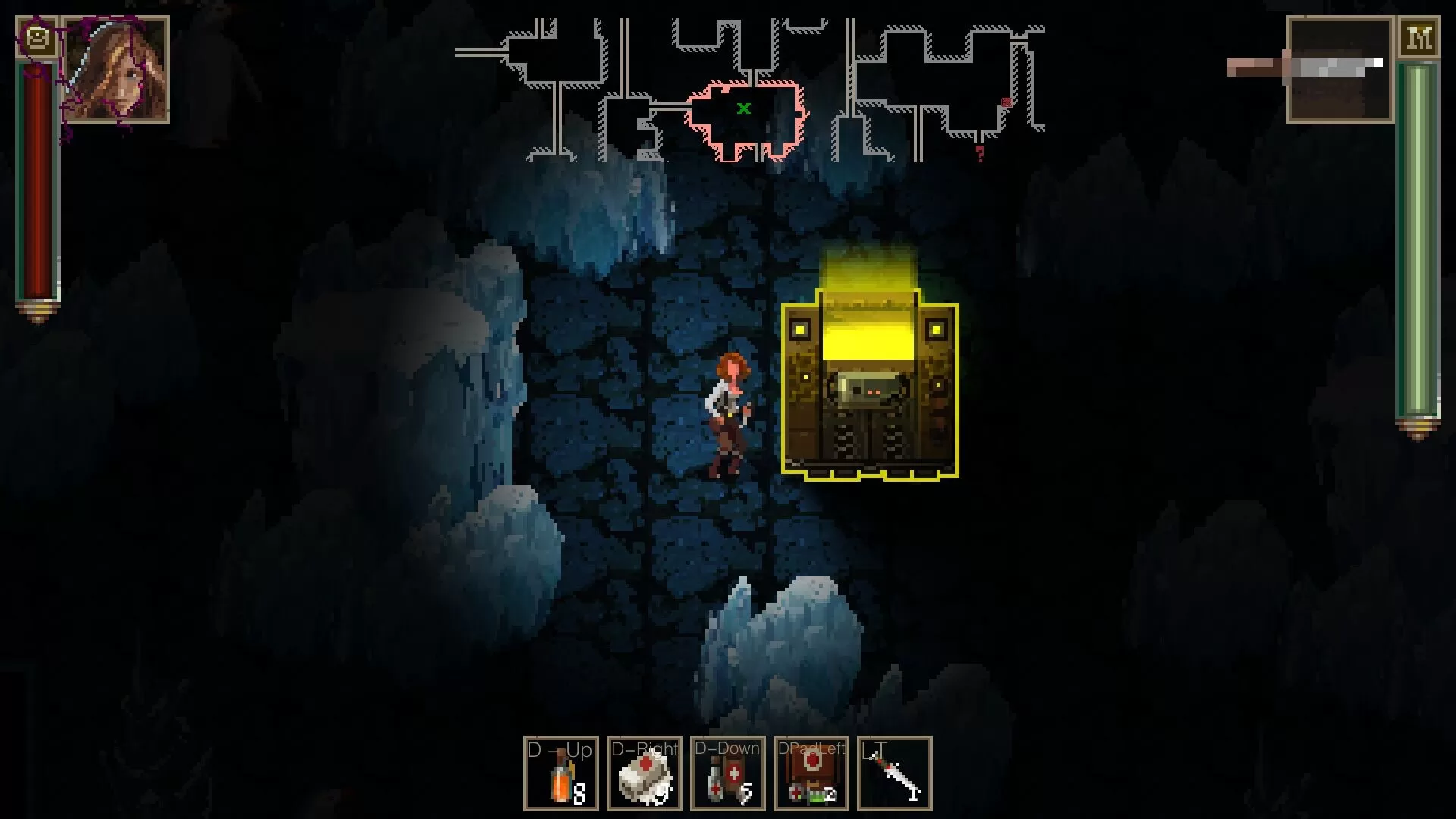Choose the brown first aid kit slot
Viewport: 1456px width, 819px height.
(811, 773)
